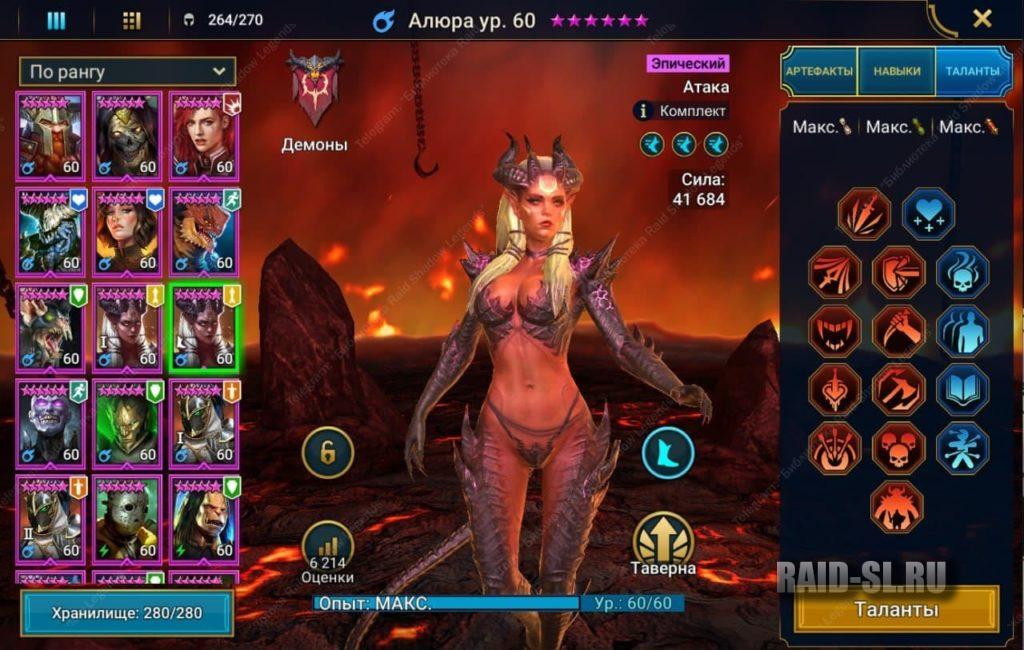The height and width of the screenshot is (650, 1024).
Task: Choose the blue open book talent
Action: [962, 390]
